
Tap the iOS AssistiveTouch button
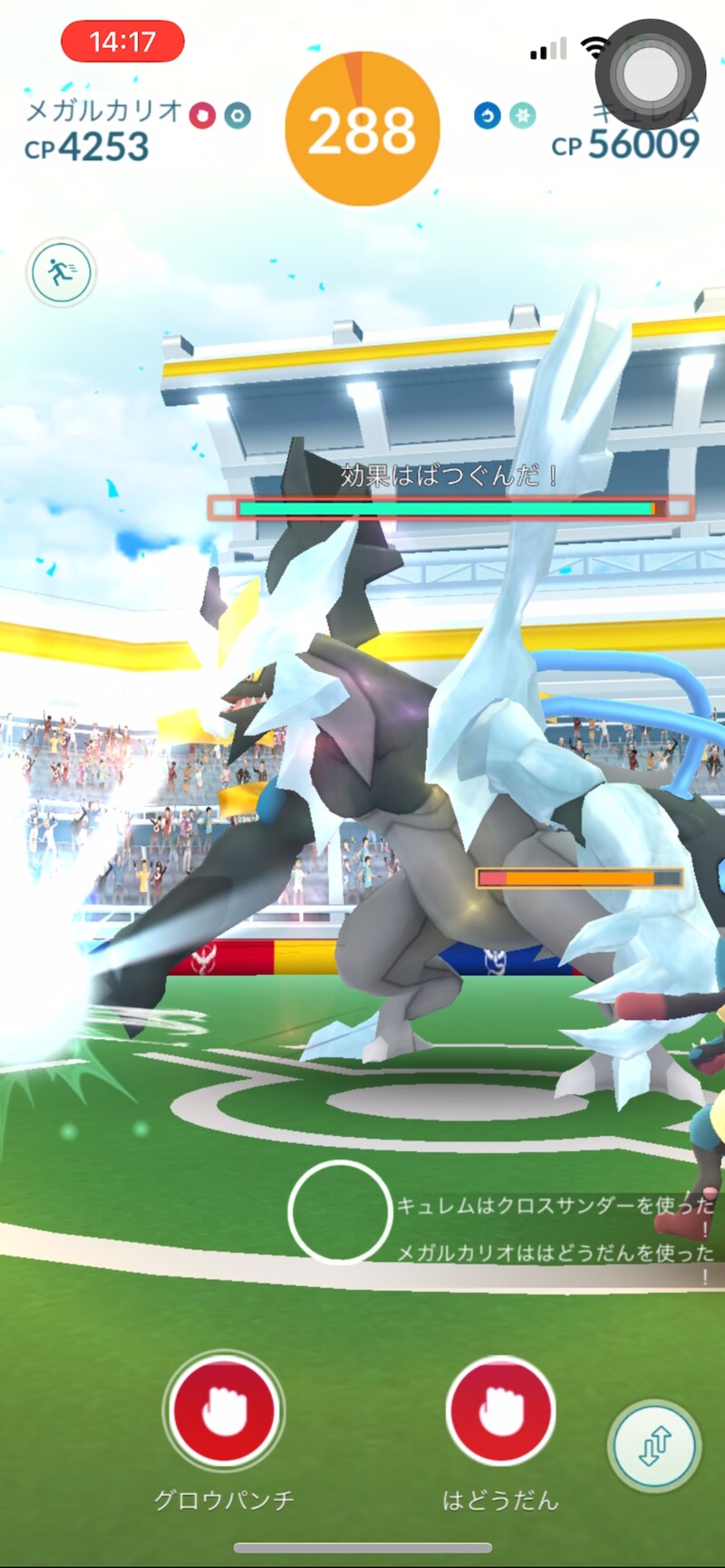[650, 73]
